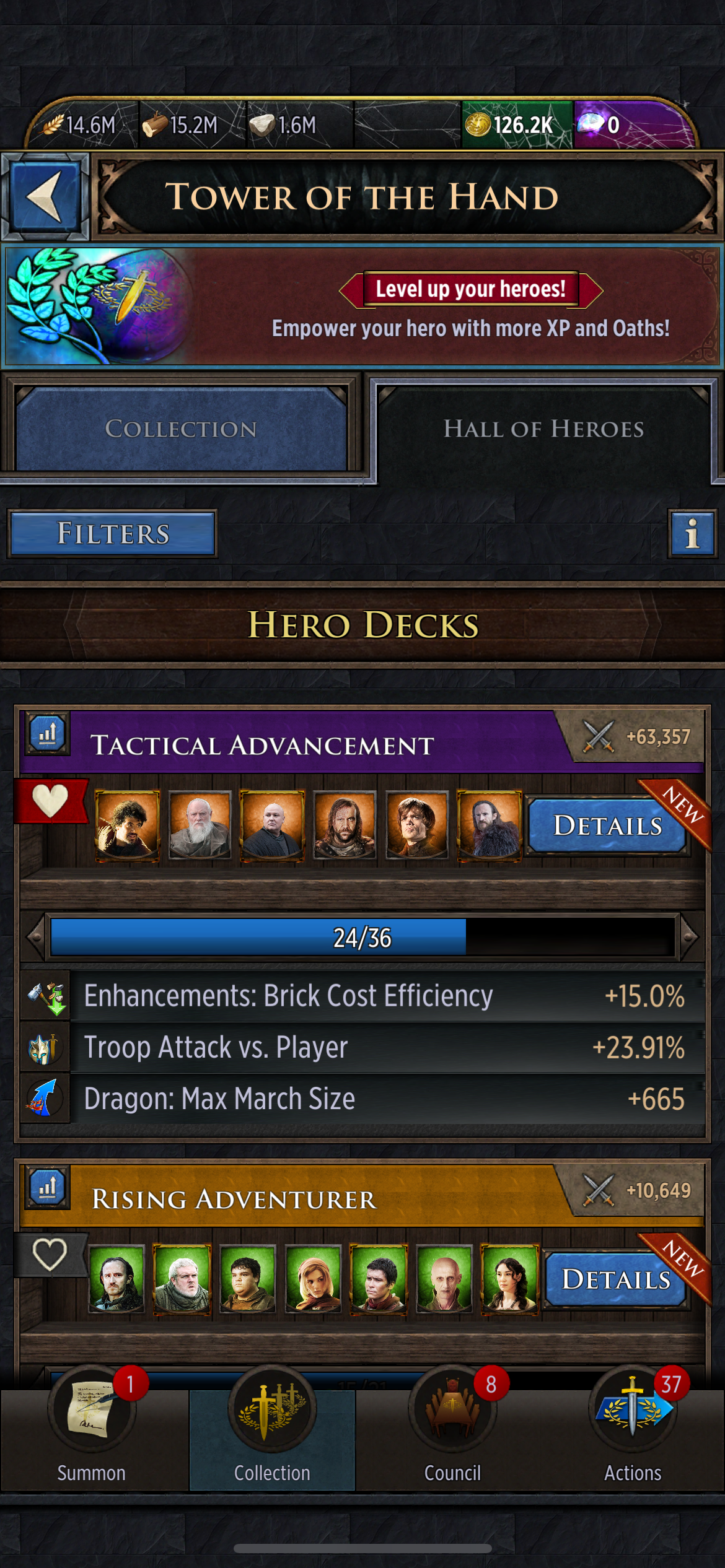Show the info panel via the i button
The height and width of the screenshot is (1568, 725).
tap(692, 533)
